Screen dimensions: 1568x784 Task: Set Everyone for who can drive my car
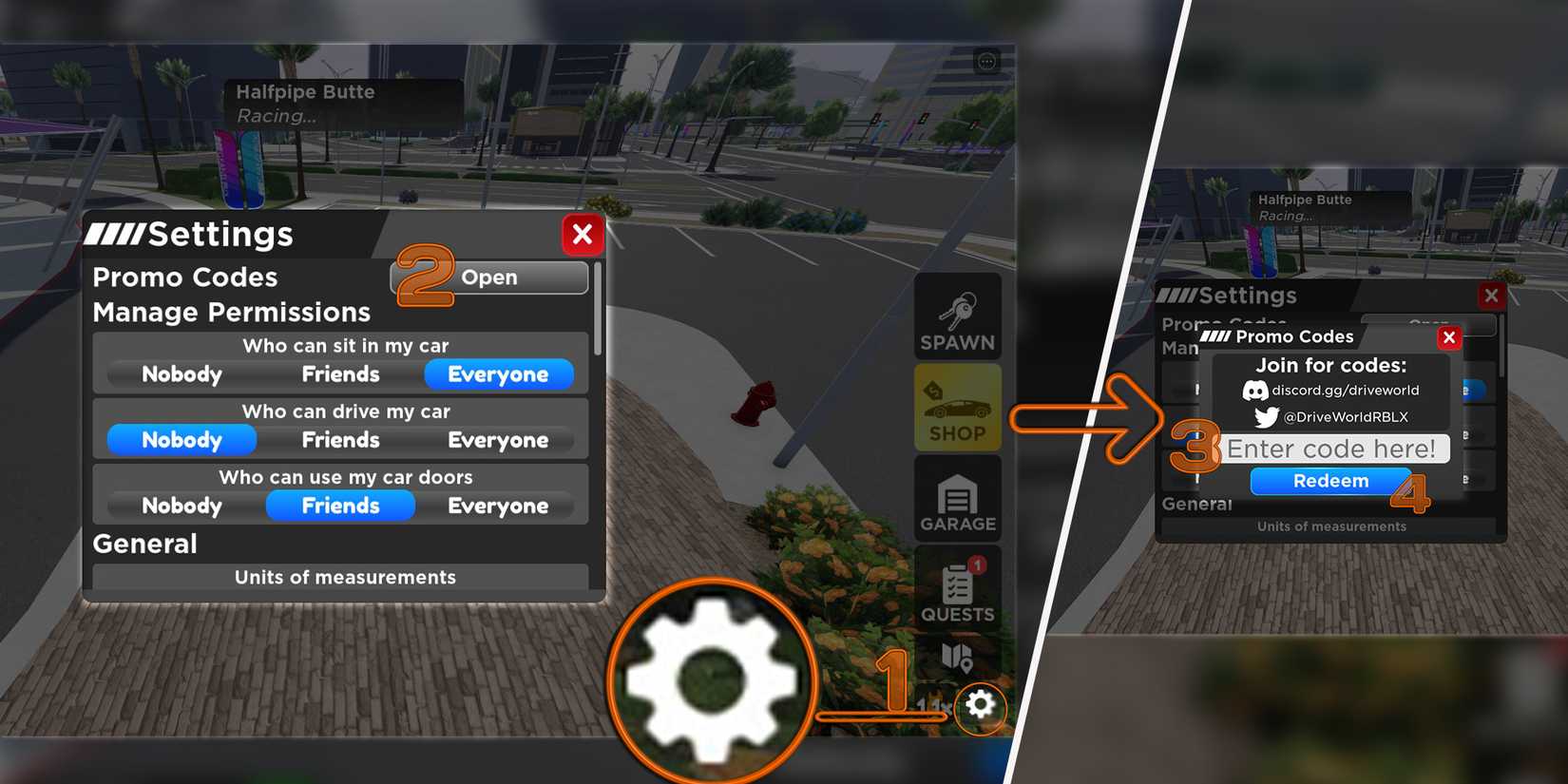[x=499, y=439]
